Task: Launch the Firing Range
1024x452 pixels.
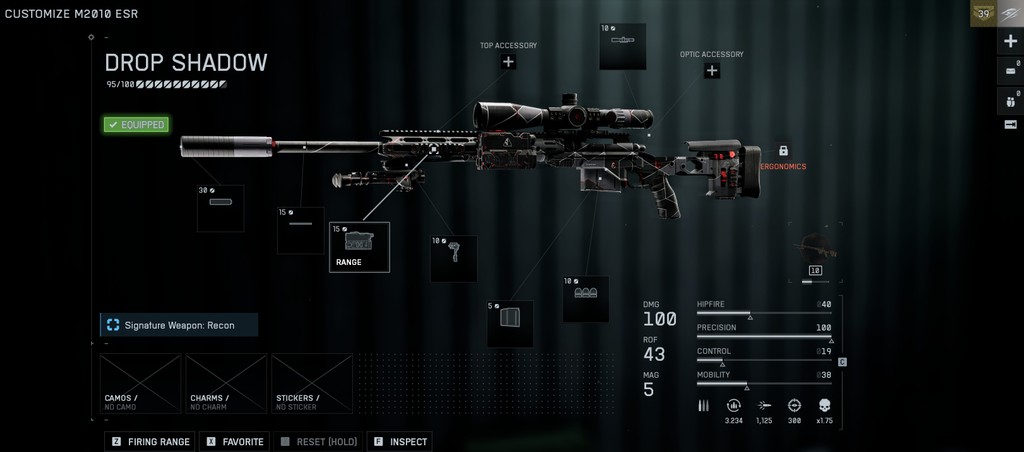Action: pyautogui.click(x=150, y=441)
